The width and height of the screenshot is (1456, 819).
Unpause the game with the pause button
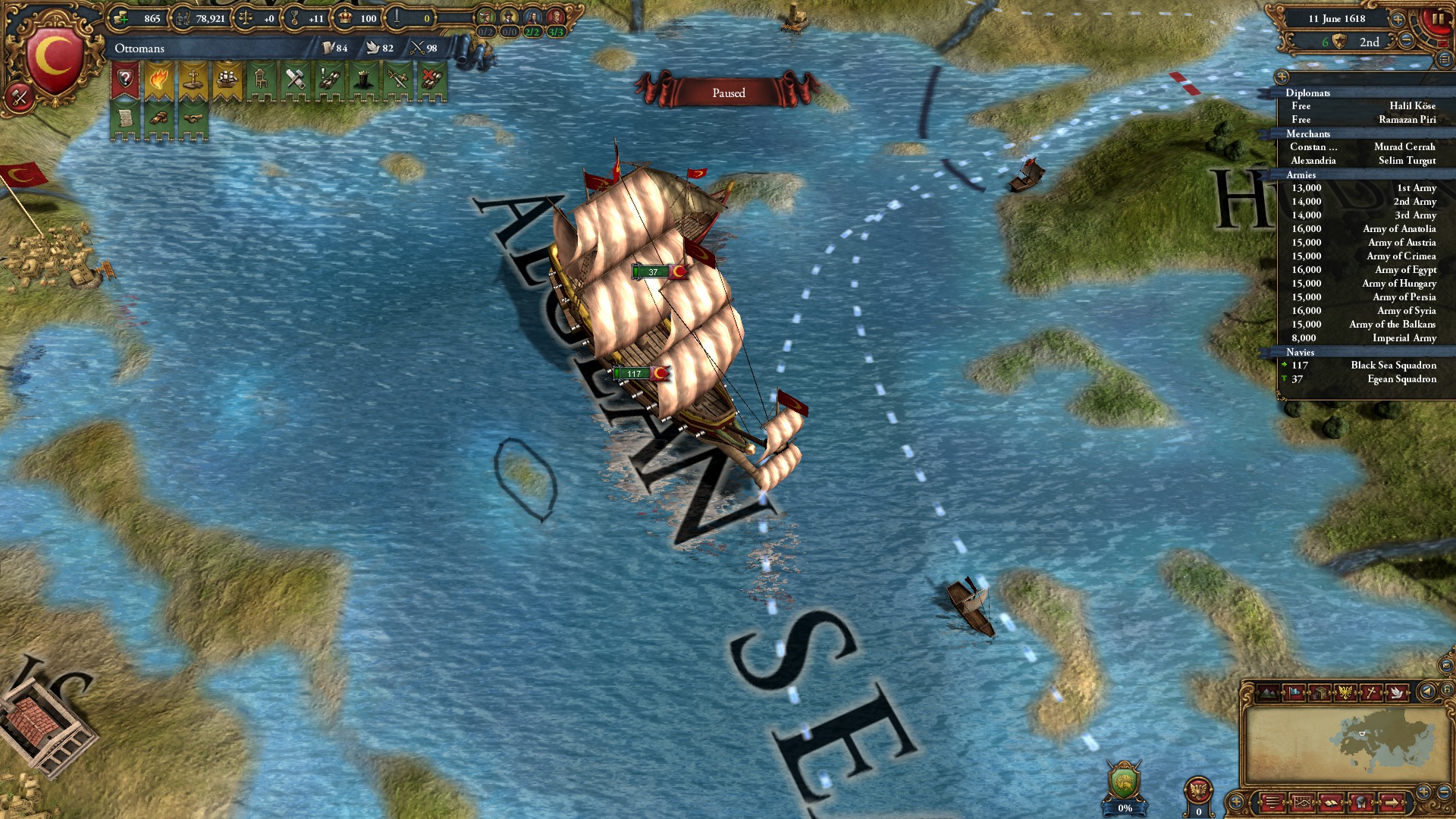pos(1440,19)
